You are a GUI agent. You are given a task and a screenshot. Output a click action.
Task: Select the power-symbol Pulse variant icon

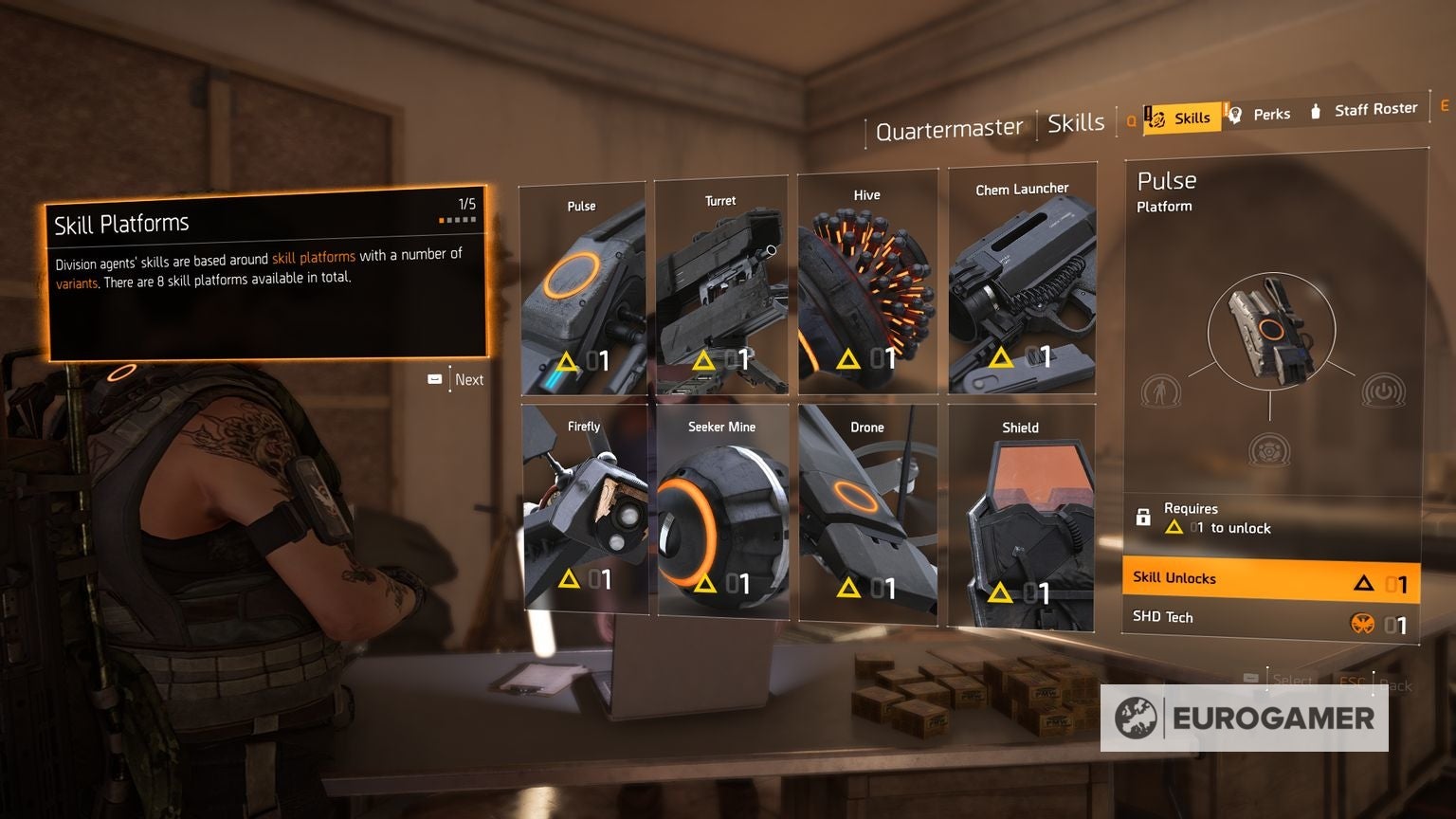pos(1382,391)
